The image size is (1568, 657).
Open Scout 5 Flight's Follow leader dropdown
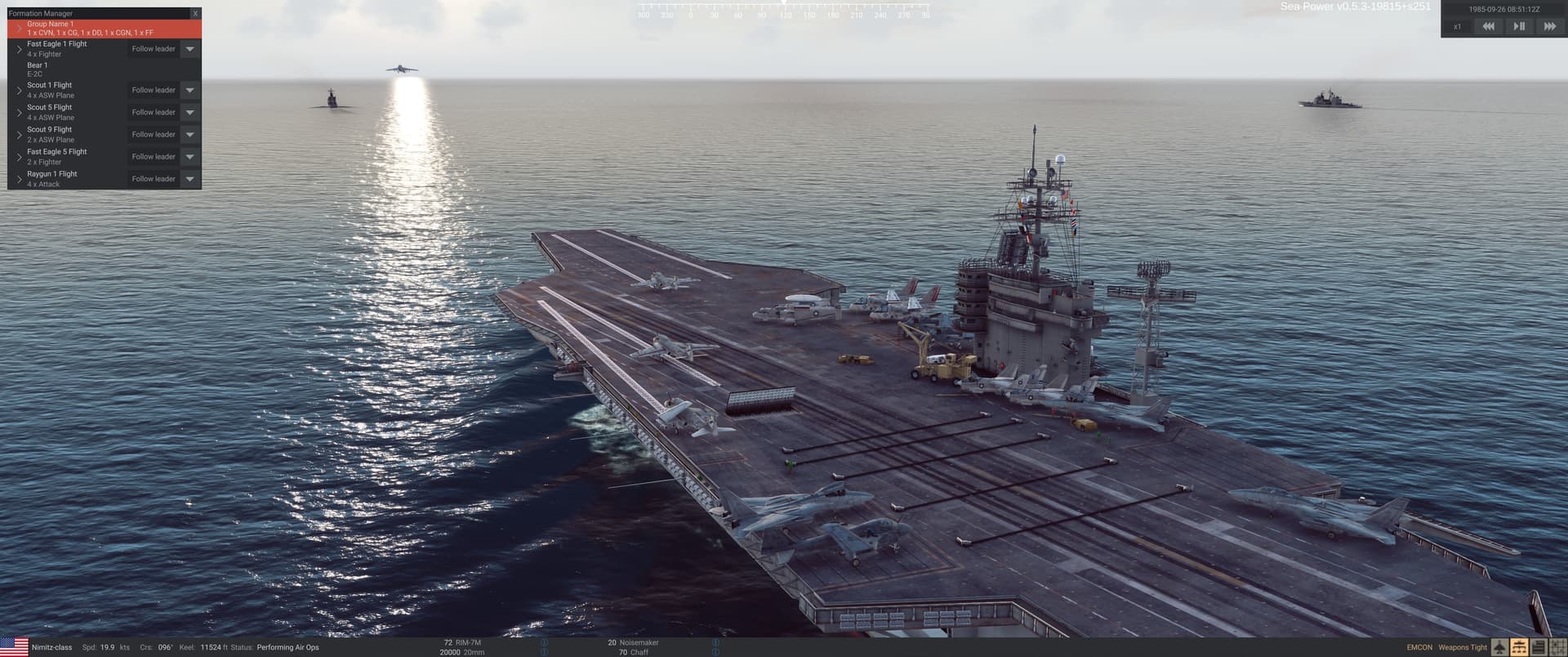[x=189, y=112]
